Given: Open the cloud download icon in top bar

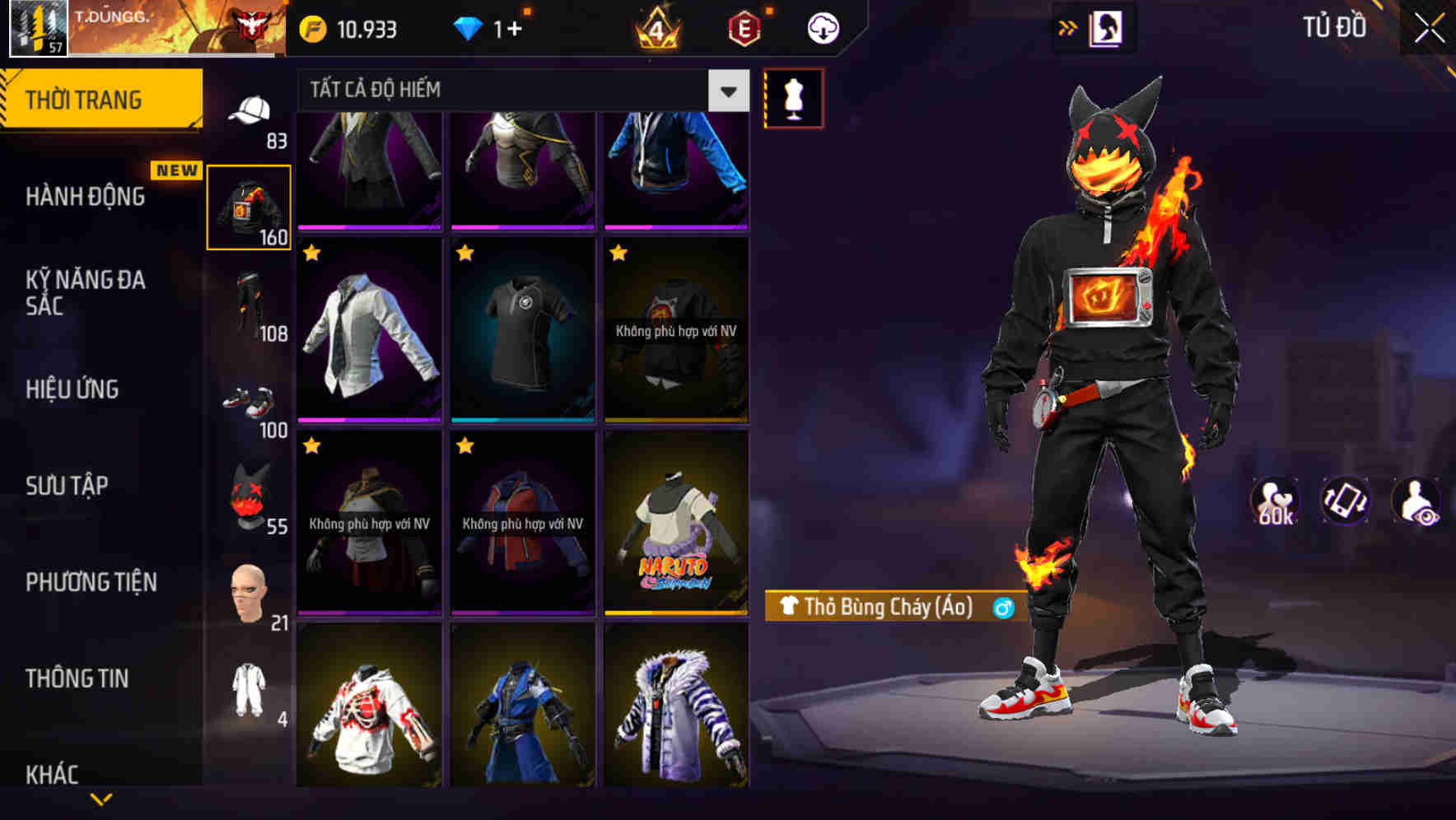Looking at the screenshot, I should click(x=821, y=27).
